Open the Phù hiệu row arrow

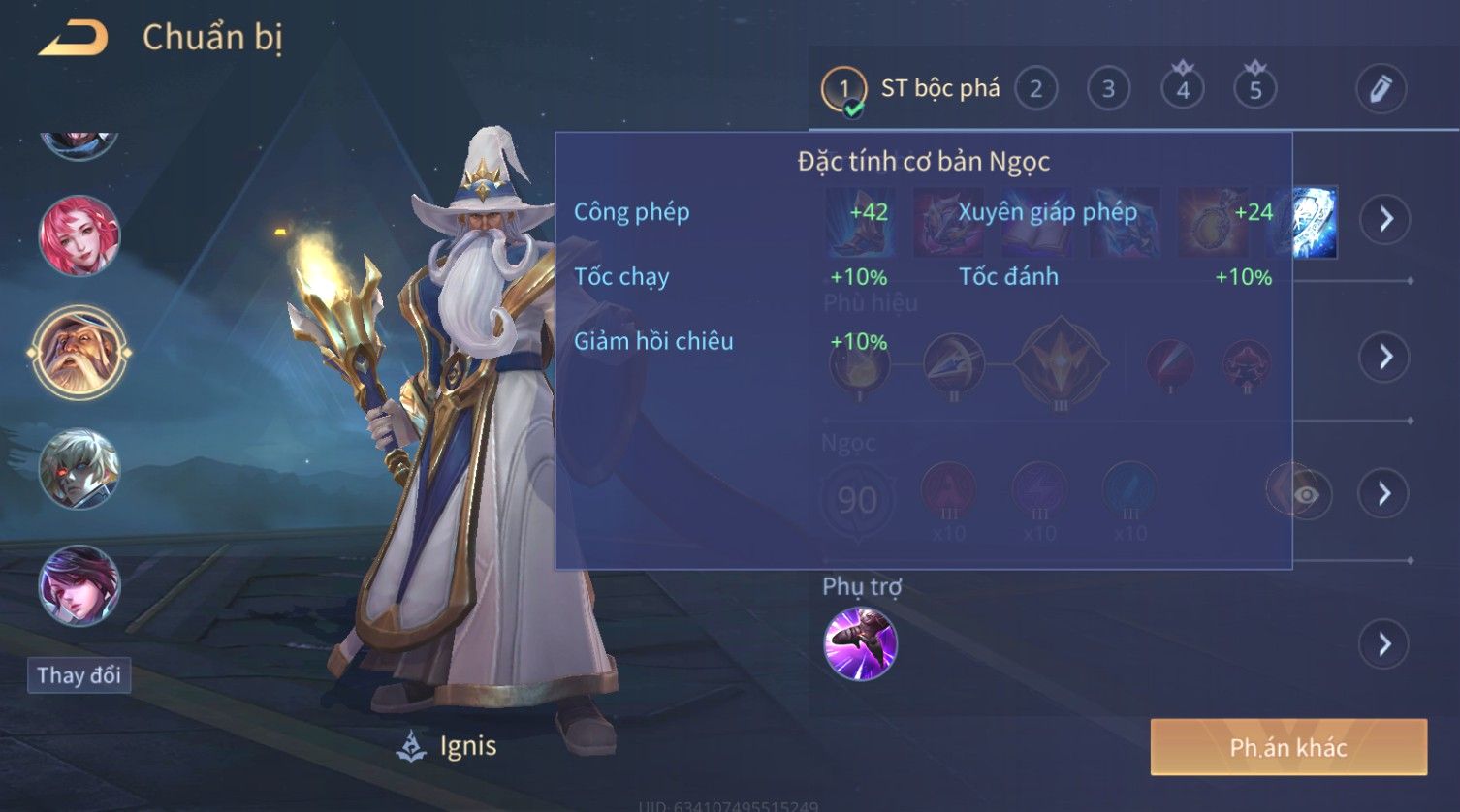[x=1384, y=357]
